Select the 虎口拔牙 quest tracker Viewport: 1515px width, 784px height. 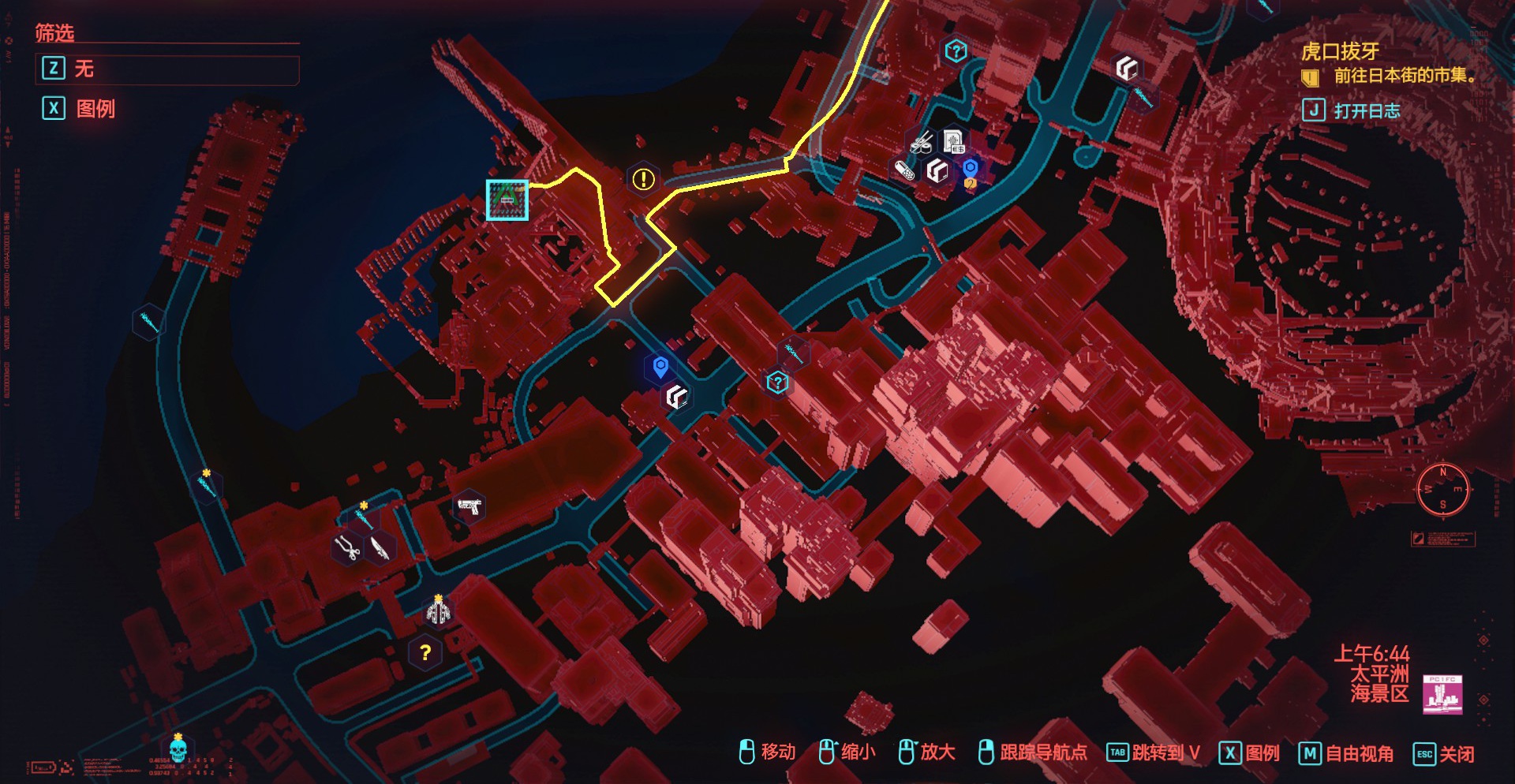(x=1340, y=52)
